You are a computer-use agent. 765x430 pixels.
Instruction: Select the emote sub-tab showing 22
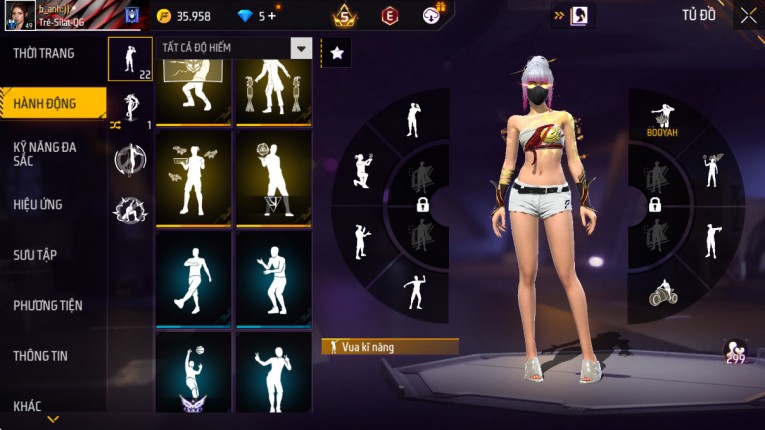click(130, 60)
